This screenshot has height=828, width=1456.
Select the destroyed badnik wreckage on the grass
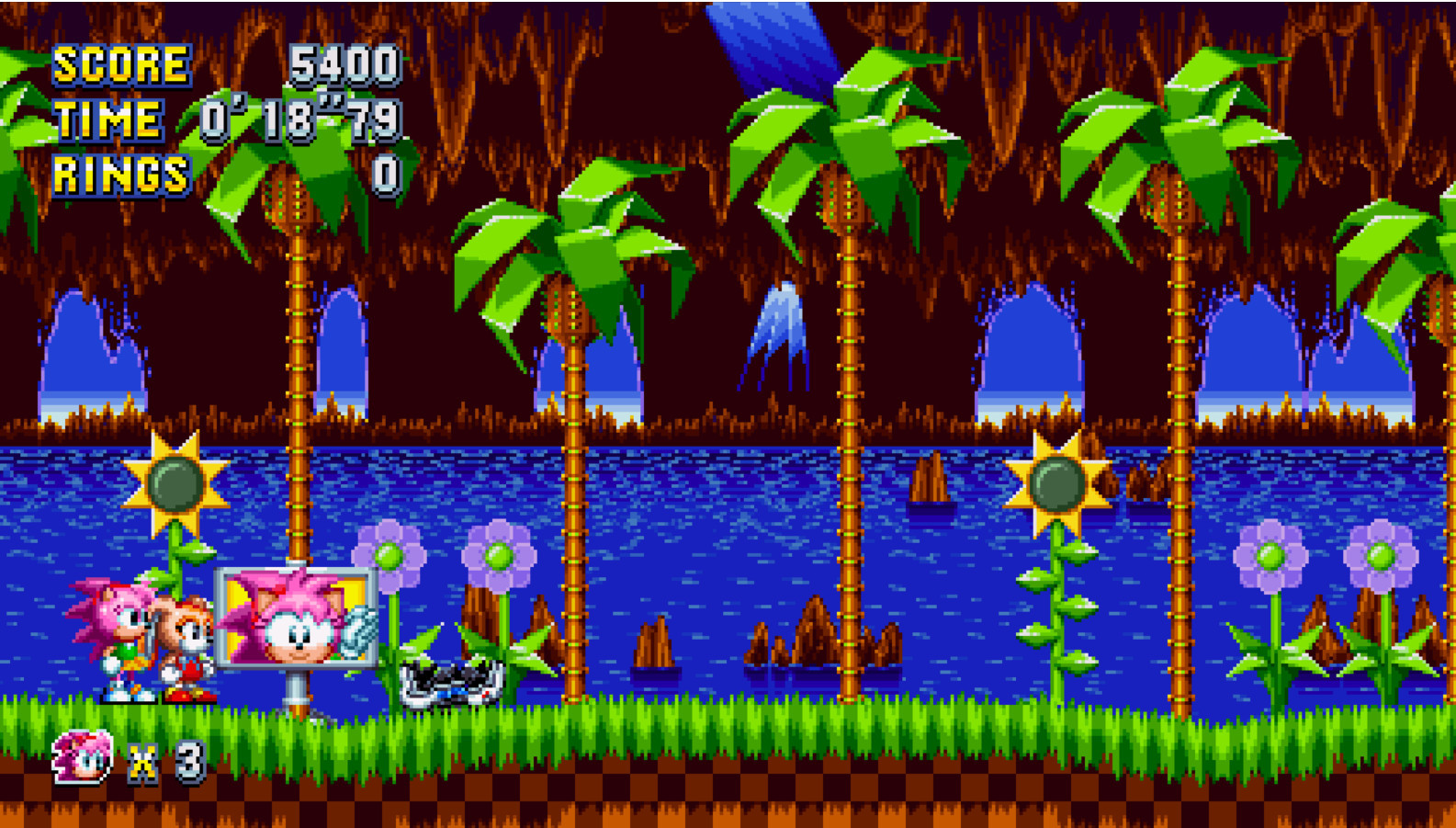tap(450, 680)
